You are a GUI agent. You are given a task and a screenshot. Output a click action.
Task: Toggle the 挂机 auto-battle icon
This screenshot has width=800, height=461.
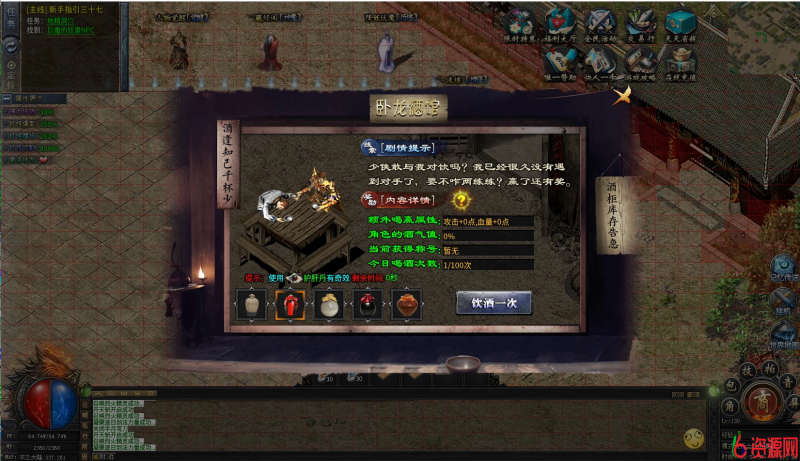pos(783,300)
